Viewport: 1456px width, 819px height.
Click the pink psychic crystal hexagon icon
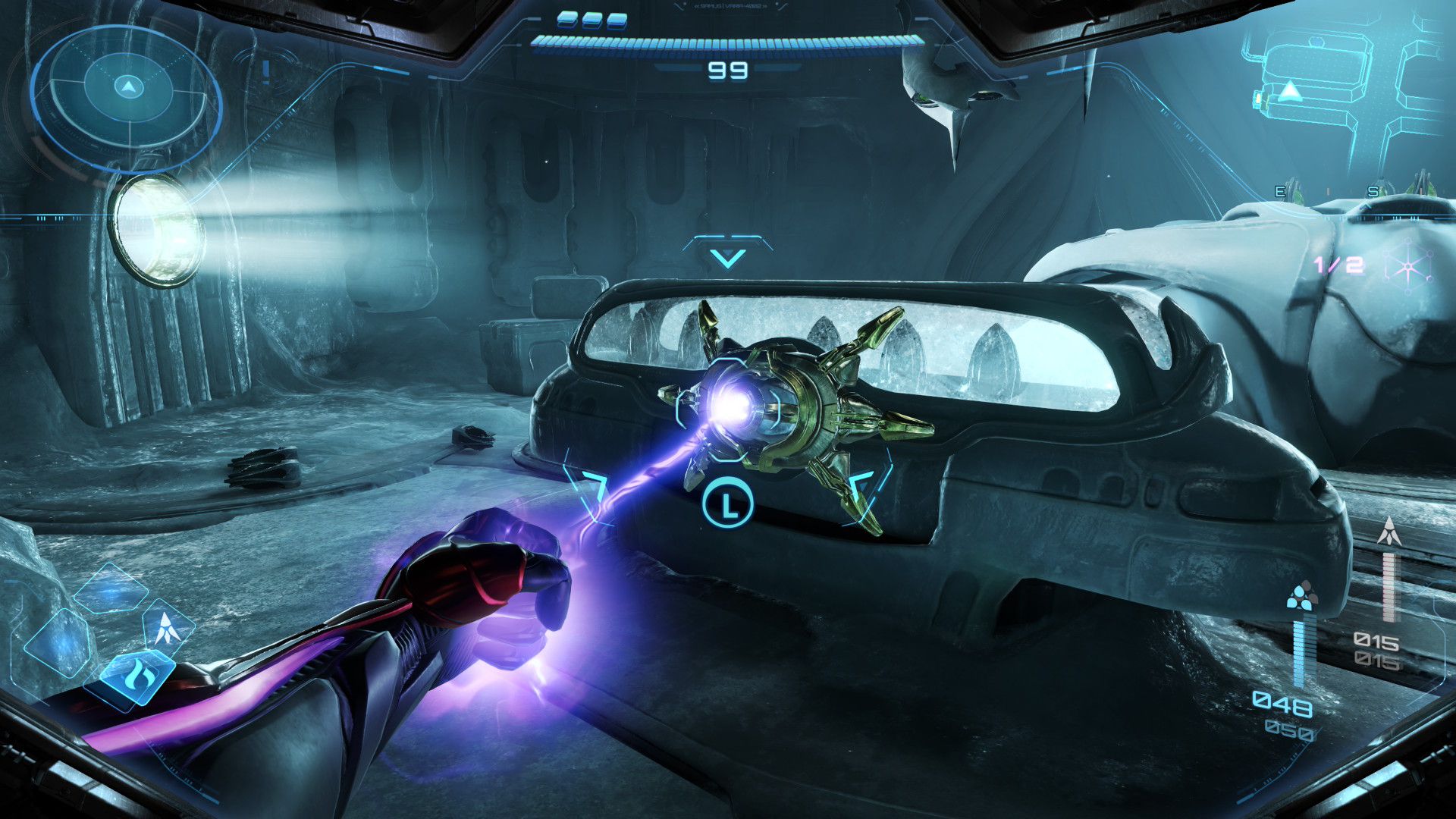[1407, 266]
